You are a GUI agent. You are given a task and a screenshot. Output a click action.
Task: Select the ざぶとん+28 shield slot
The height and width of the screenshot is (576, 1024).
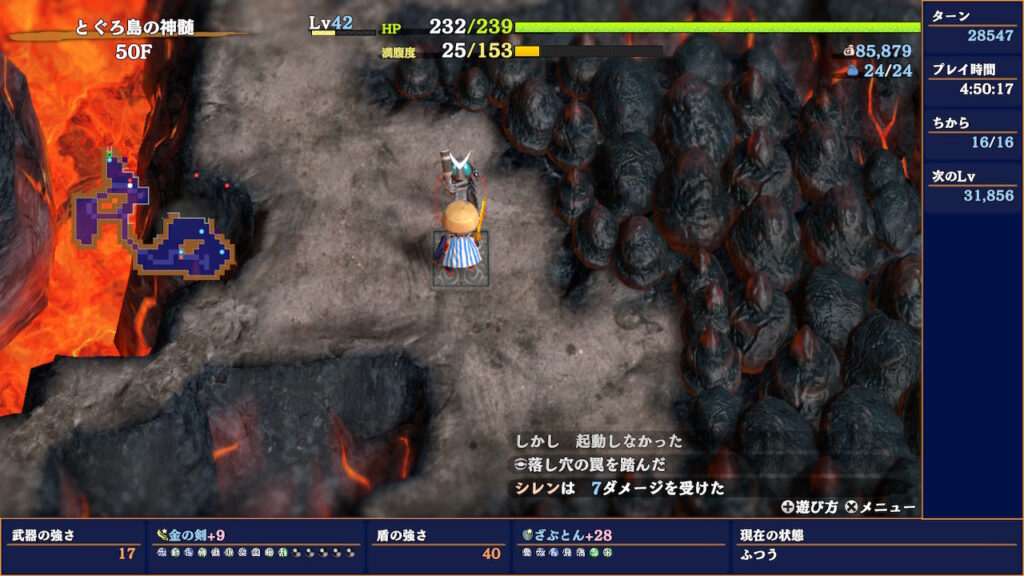(x=621, y=545)
